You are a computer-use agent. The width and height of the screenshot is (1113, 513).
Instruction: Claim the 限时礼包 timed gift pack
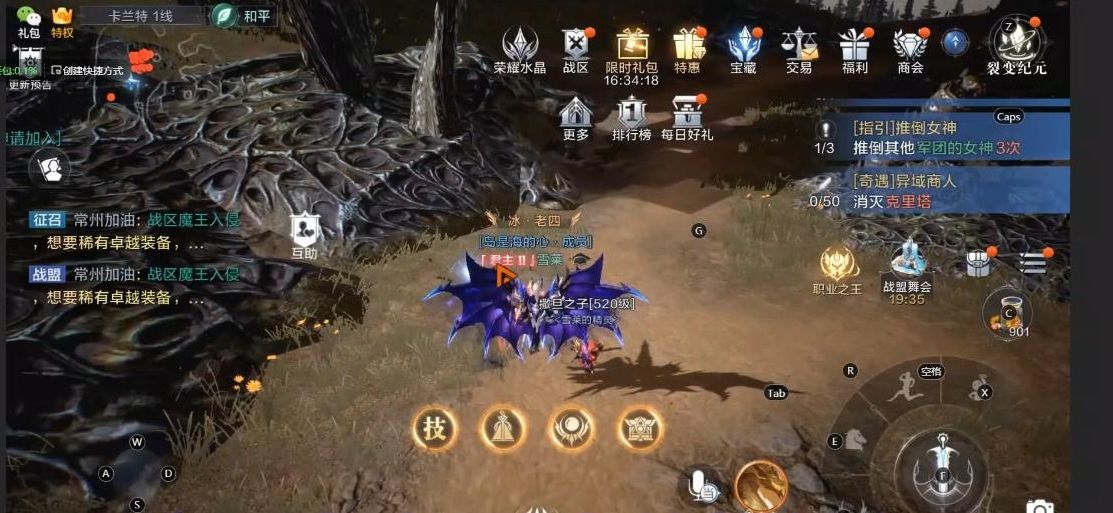click(632, 48)
